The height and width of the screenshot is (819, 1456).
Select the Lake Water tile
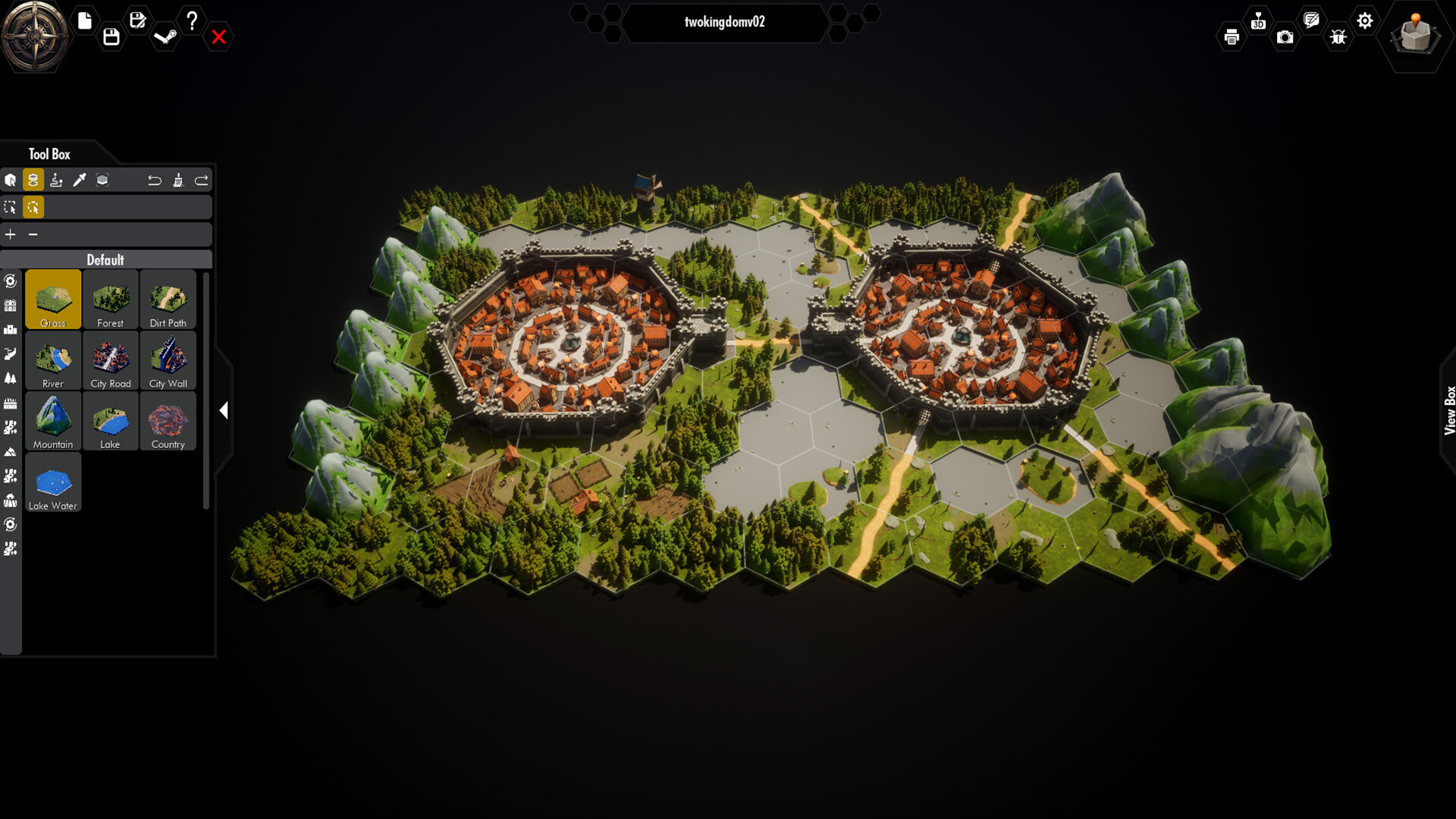point(53,483)
